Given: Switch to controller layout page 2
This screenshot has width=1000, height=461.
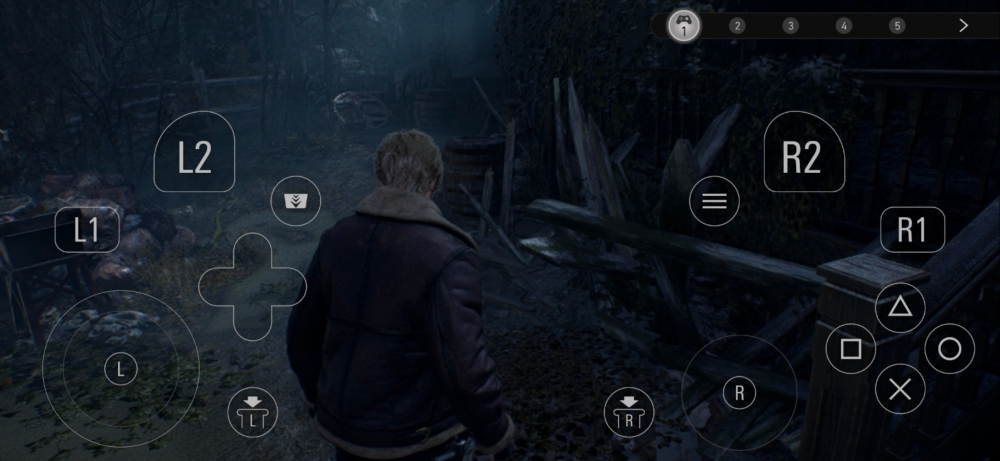Looking at the screenshot, I should [x=737, y=26].
